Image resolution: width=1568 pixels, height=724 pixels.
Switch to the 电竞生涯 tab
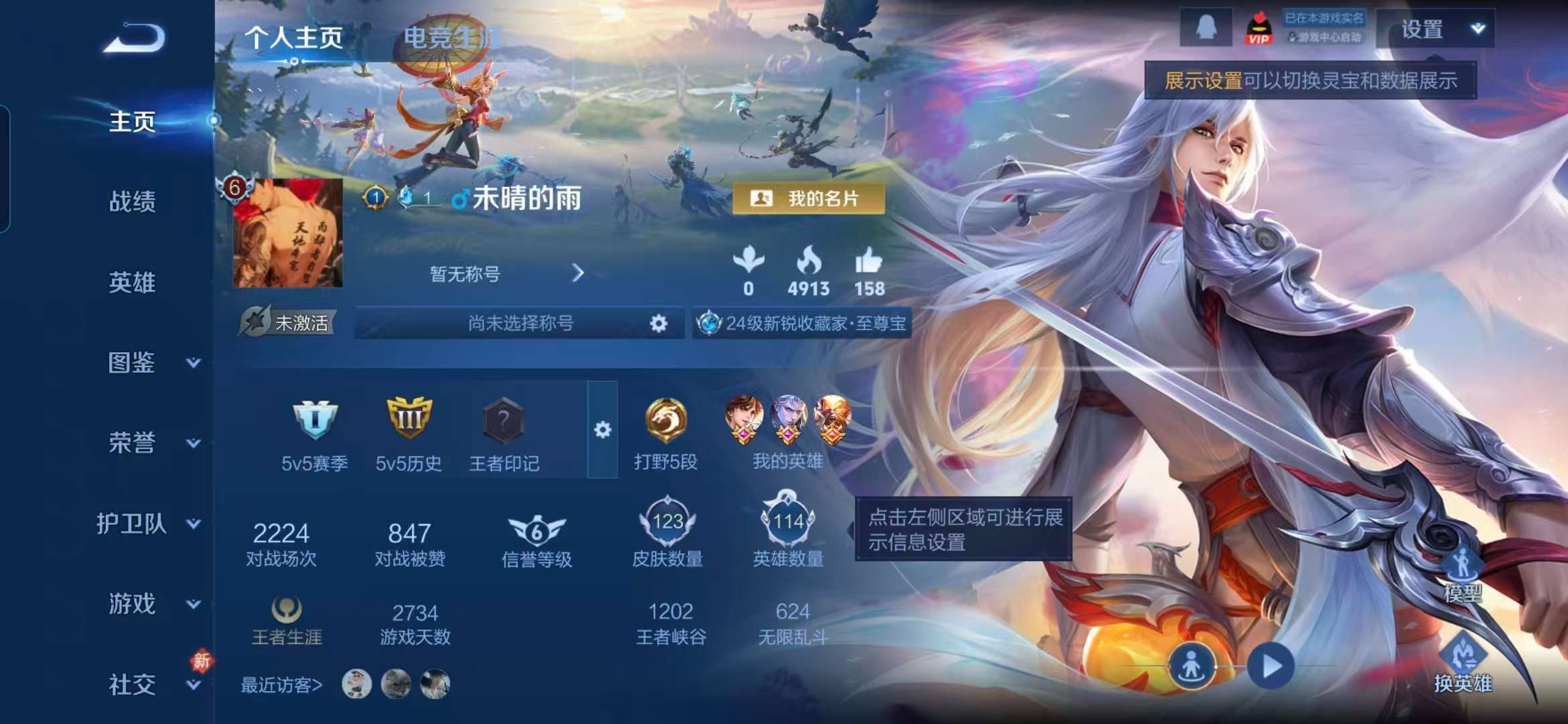coord(447,36)
